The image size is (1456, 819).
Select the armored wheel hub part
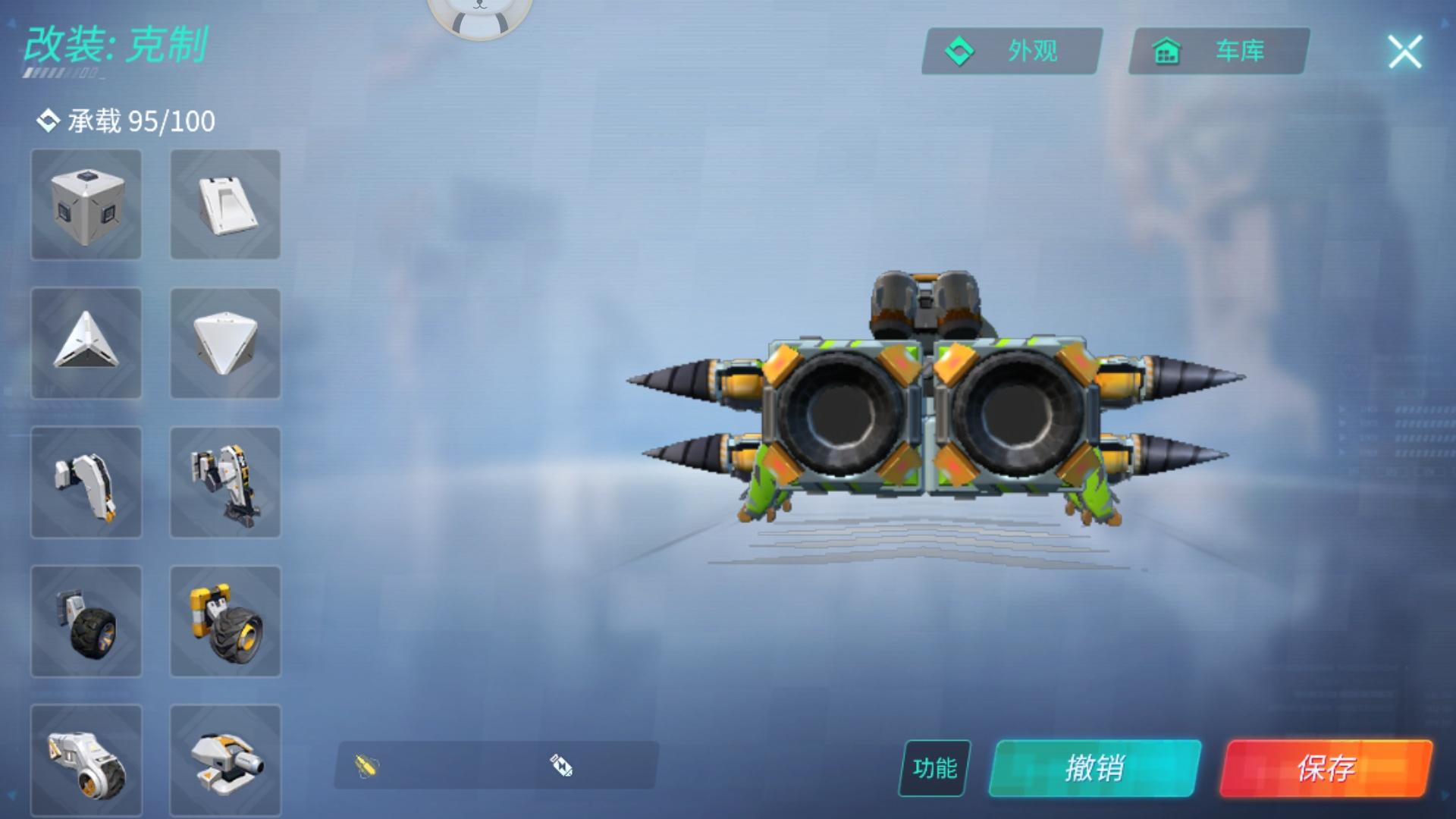(x=86, y=761)
